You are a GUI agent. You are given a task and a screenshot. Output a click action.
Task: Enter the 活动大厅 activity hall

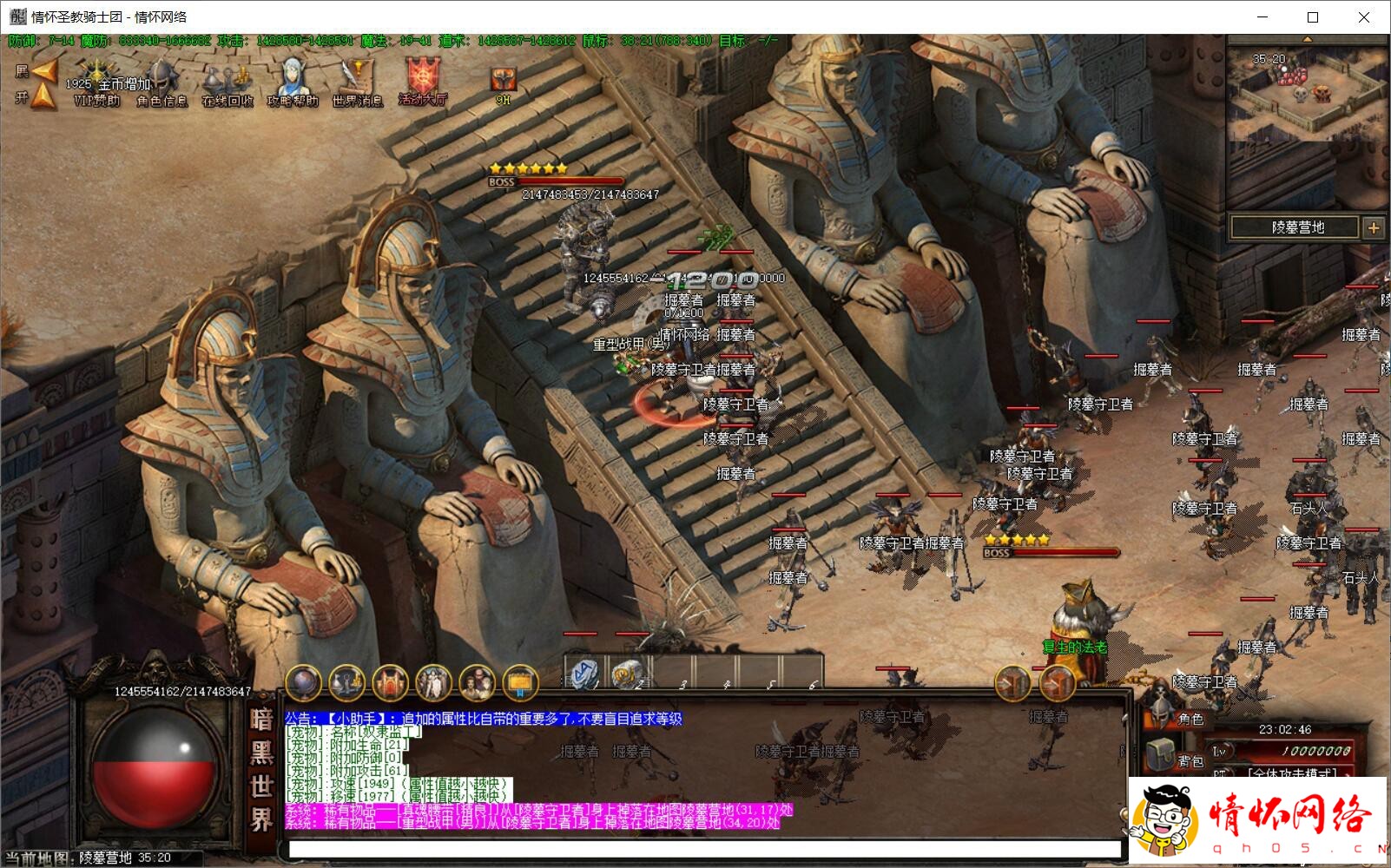tap(423, 81)
